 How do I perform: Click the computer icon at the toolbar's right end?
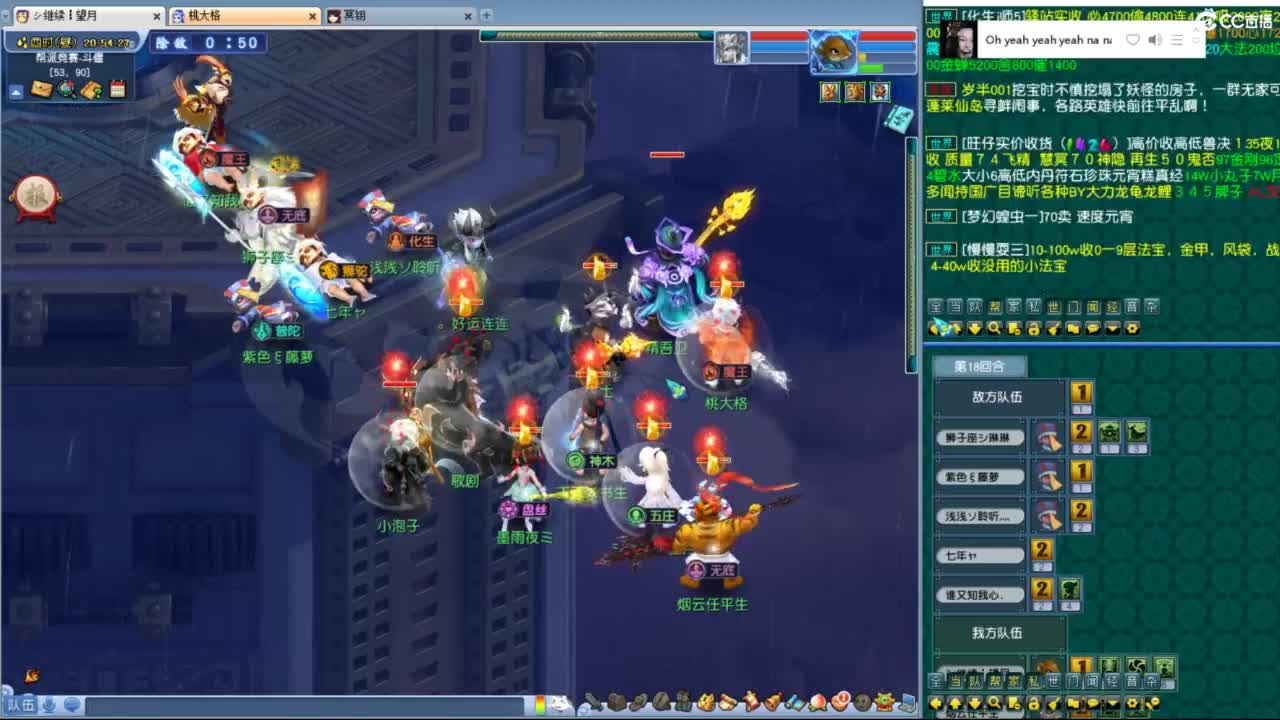909,703
